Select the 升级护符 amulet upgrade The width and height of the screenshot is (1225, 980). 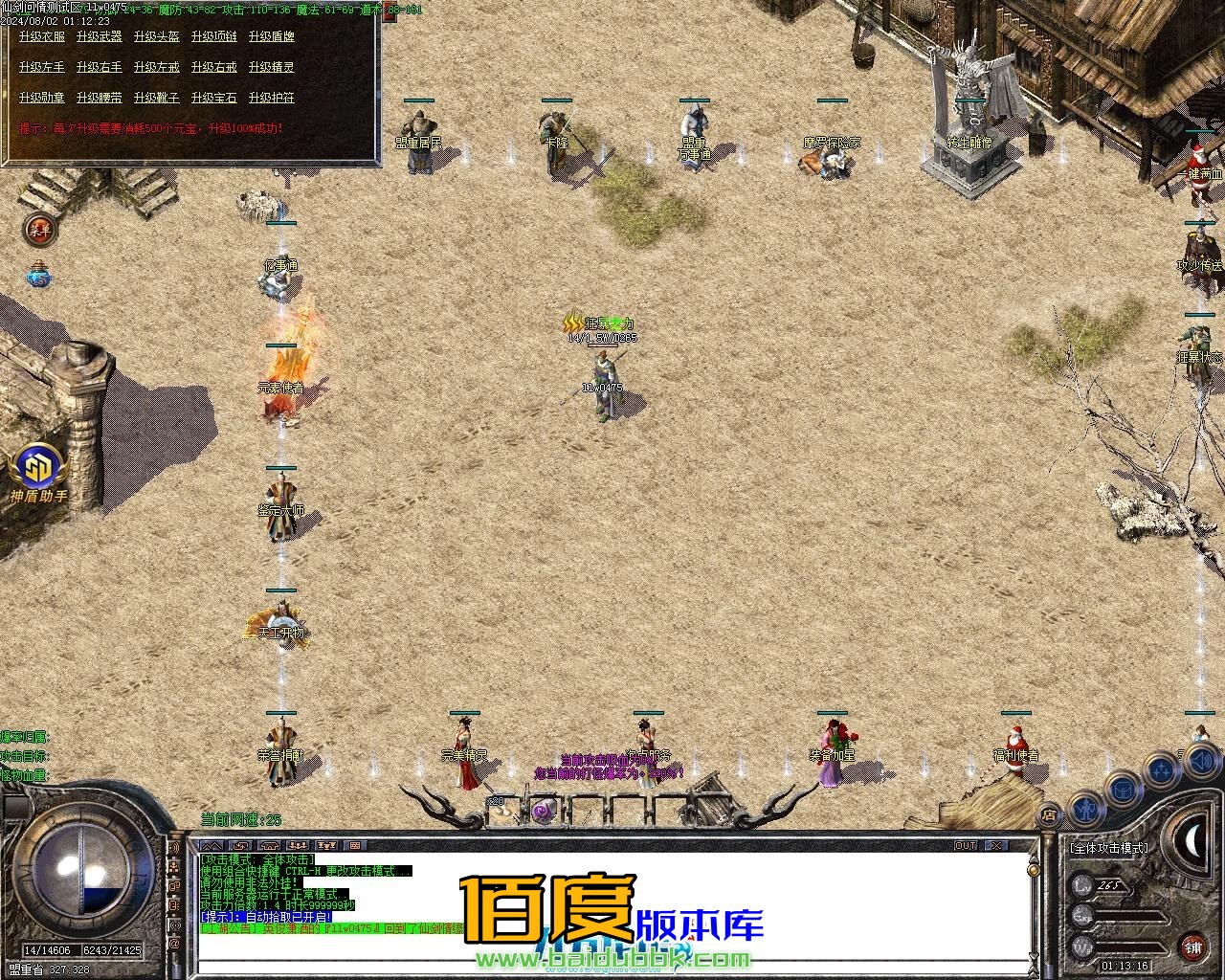click(272, 98)
